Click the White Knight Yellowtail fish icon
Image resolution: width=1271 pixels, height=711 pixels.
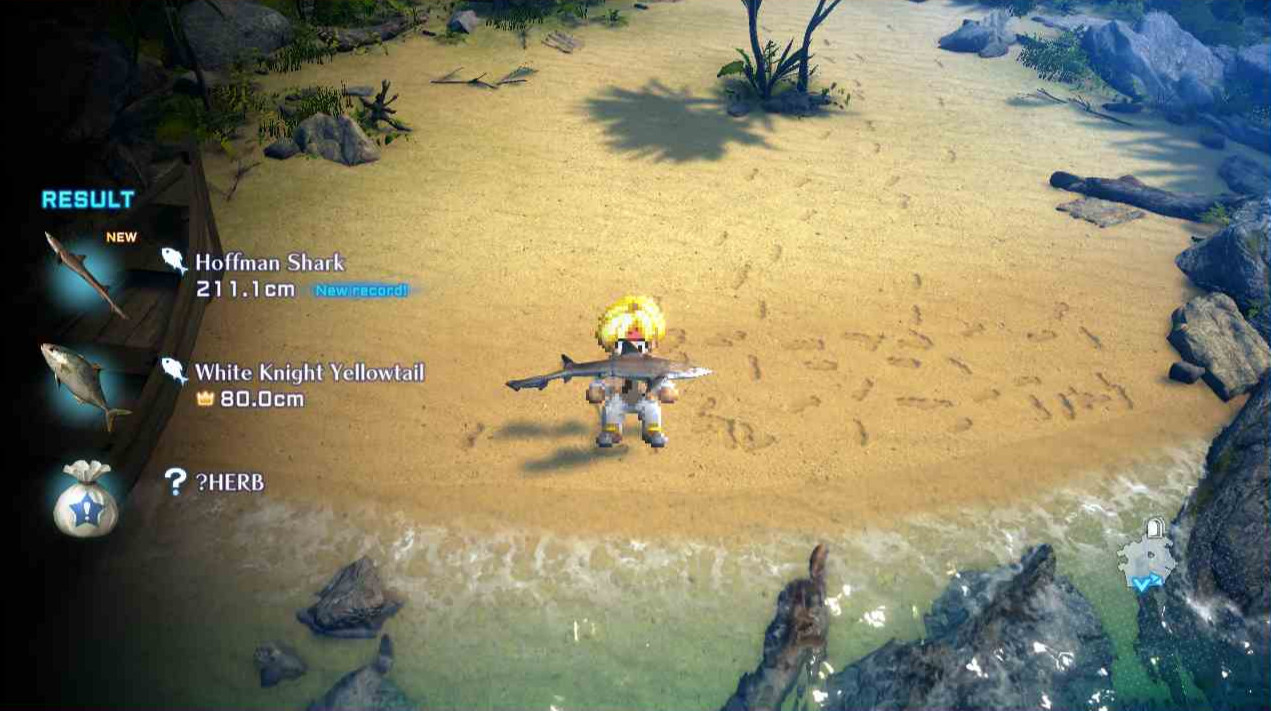[x=84, y=384]
